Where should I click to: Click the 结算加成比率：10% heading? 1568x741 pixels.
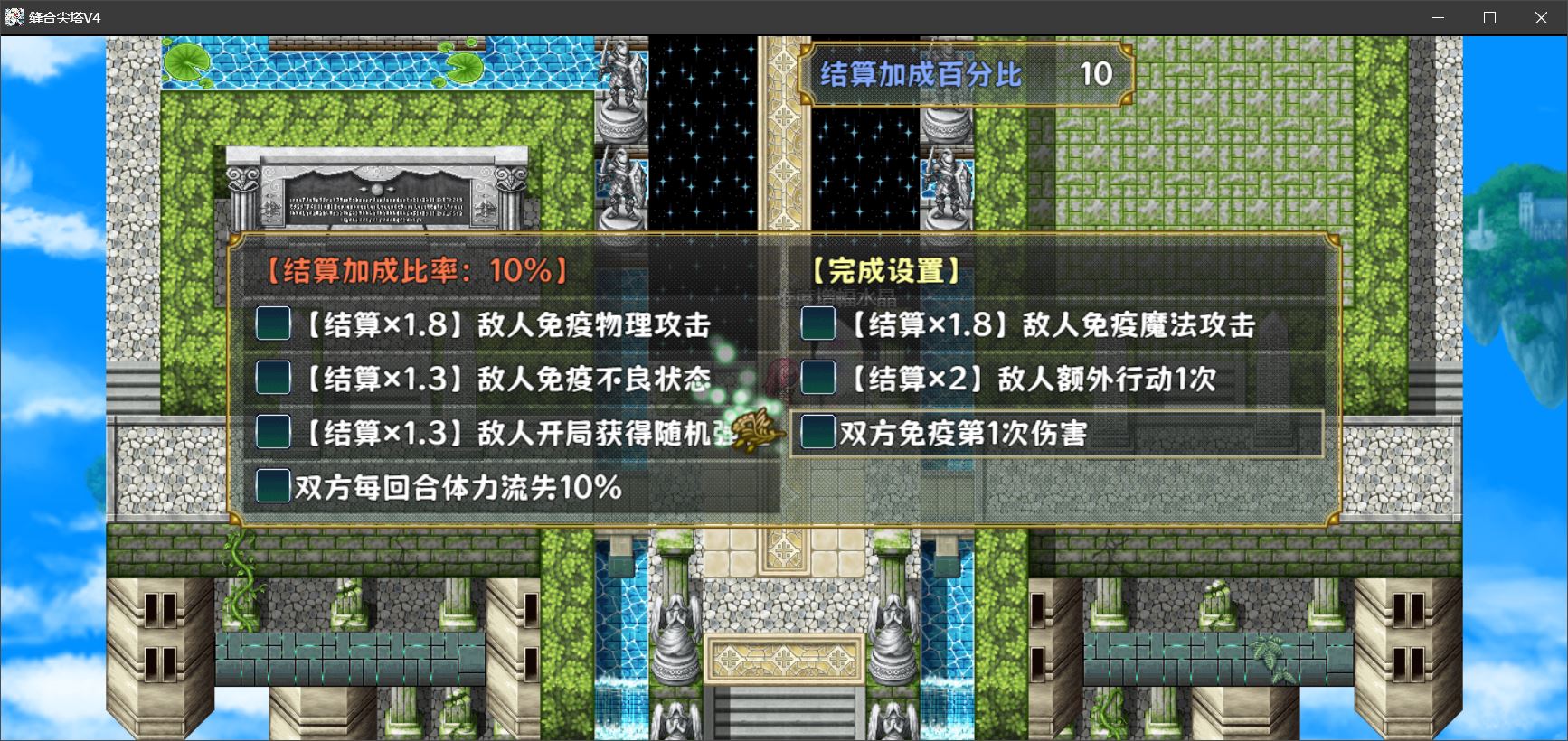tap(411, 268)
